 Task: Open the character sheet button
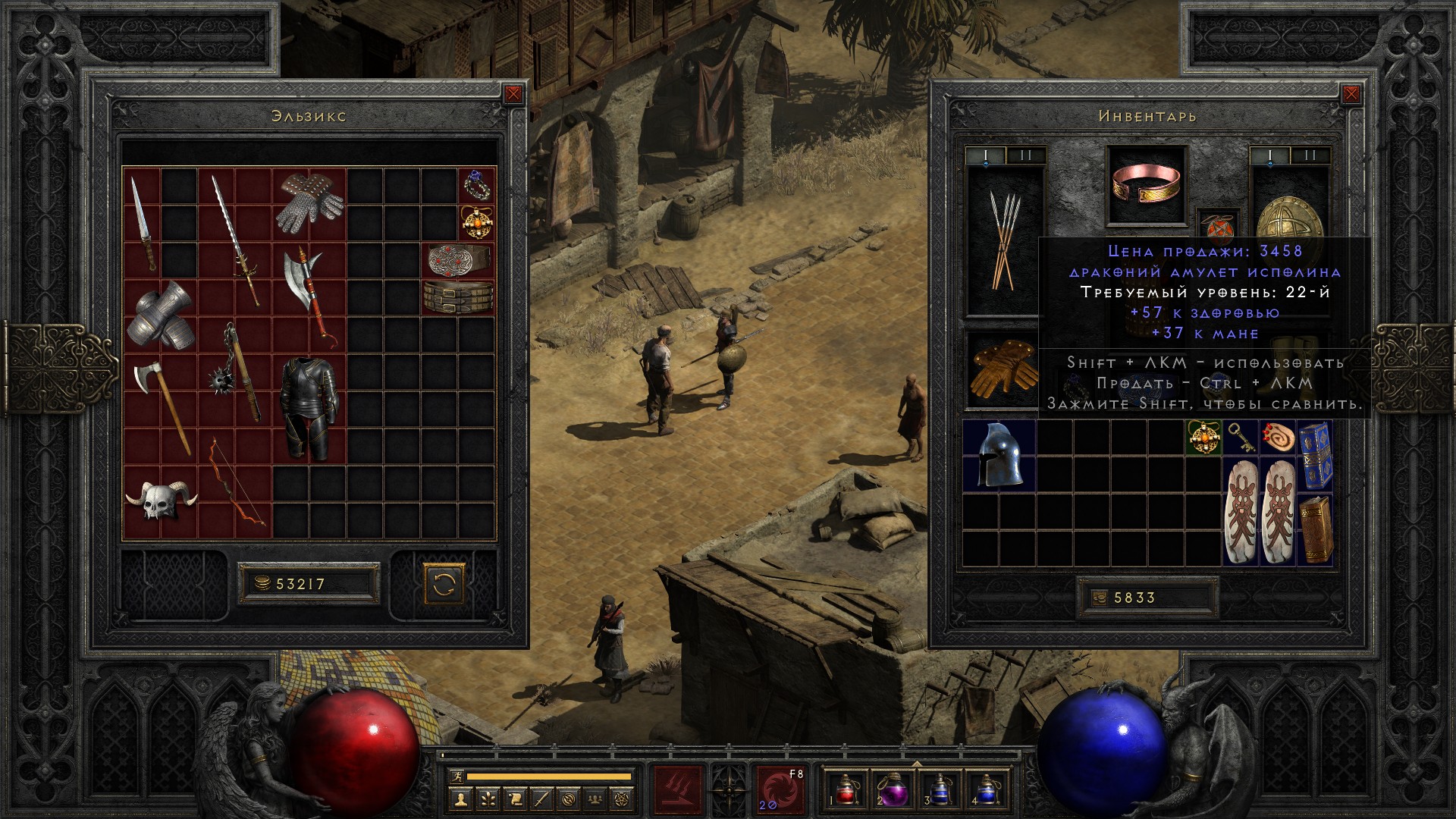(460, 798)
